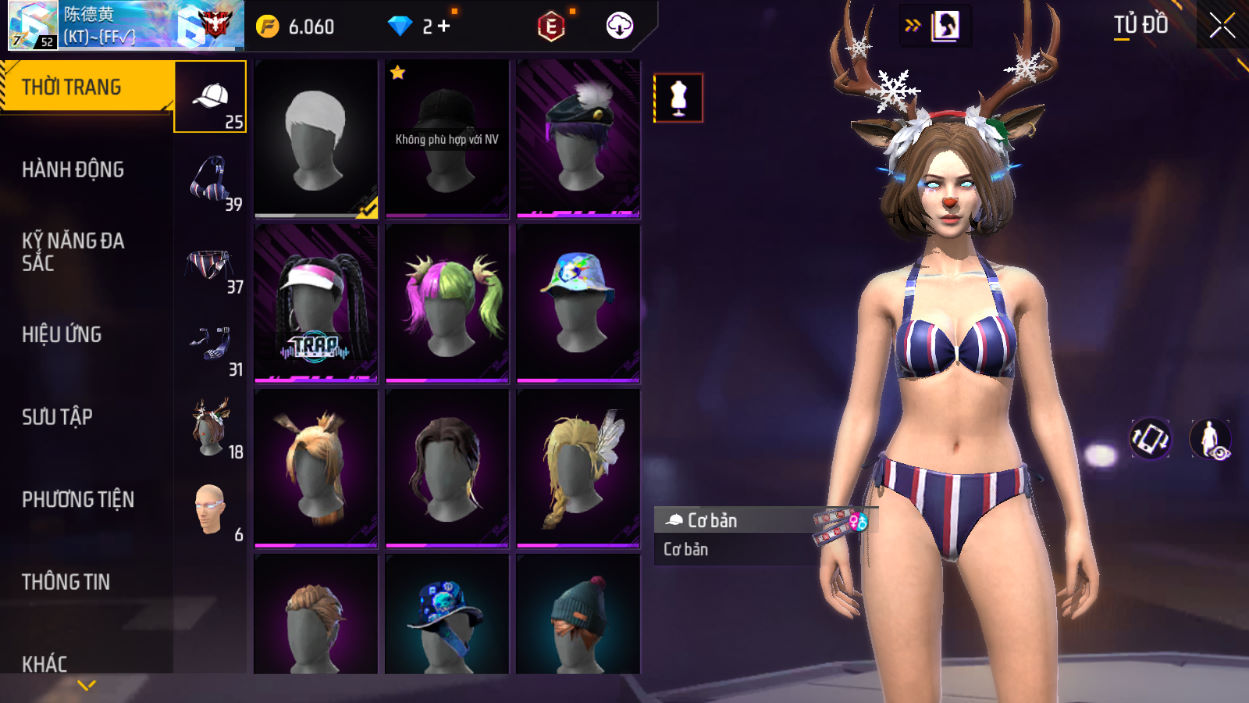This screenshot has height=703, width=1249.
Task: Select the white cap headwear category
Action: click(x=210, y=97)
